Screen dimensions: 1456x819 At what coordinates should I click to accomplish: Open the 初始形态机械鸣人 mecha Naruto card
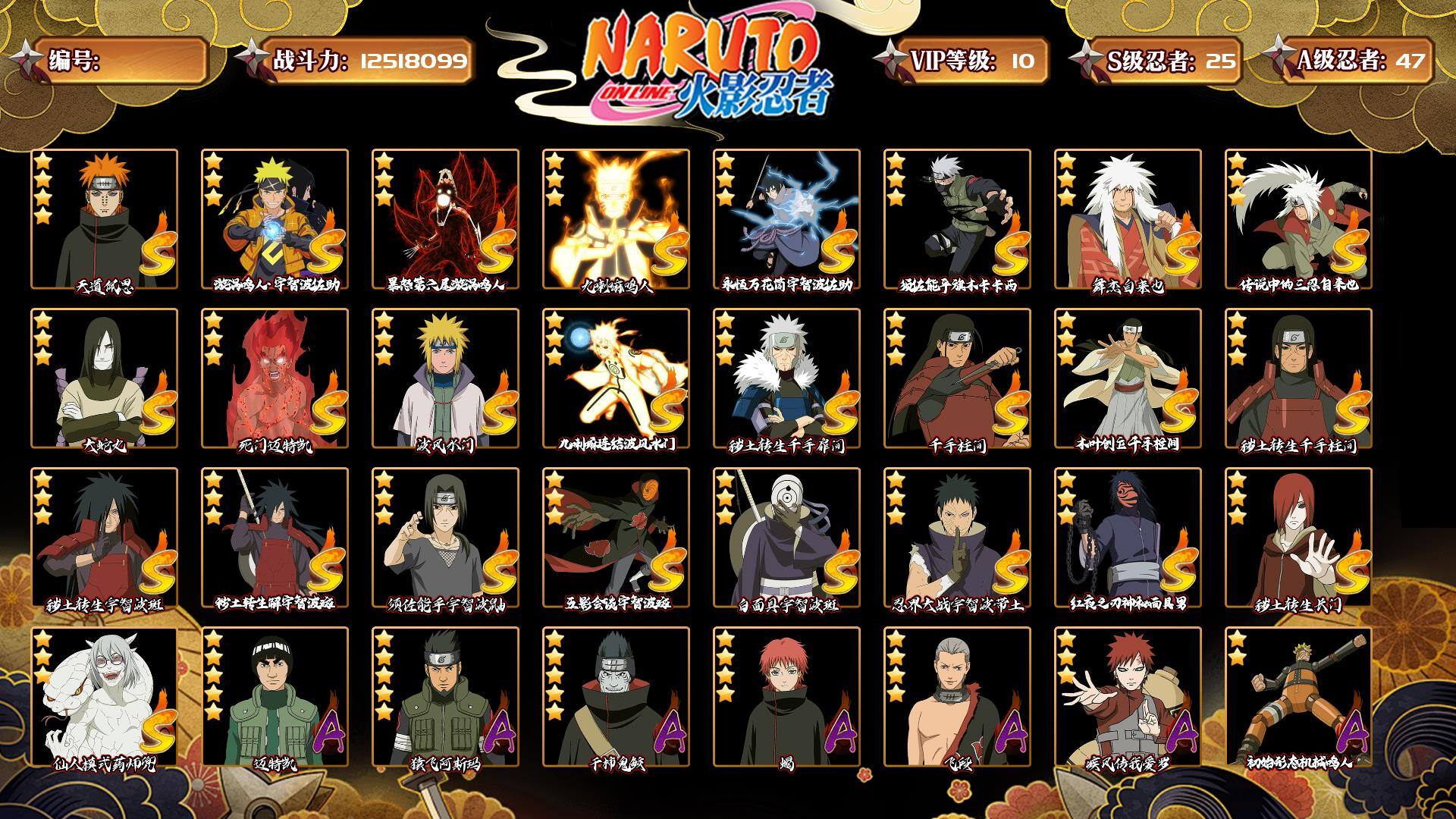[x=1298, y=697]
